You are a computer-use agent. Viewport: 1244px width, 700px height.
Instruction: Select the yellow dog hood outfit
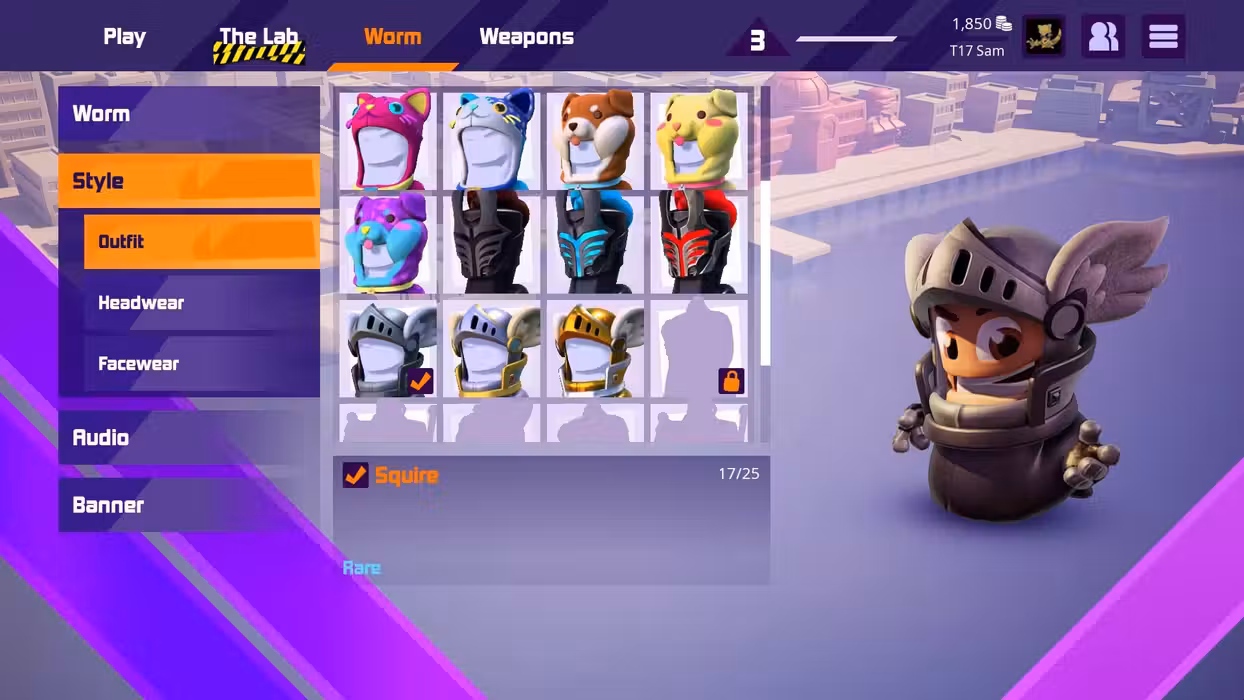click(x=699, y=139)
